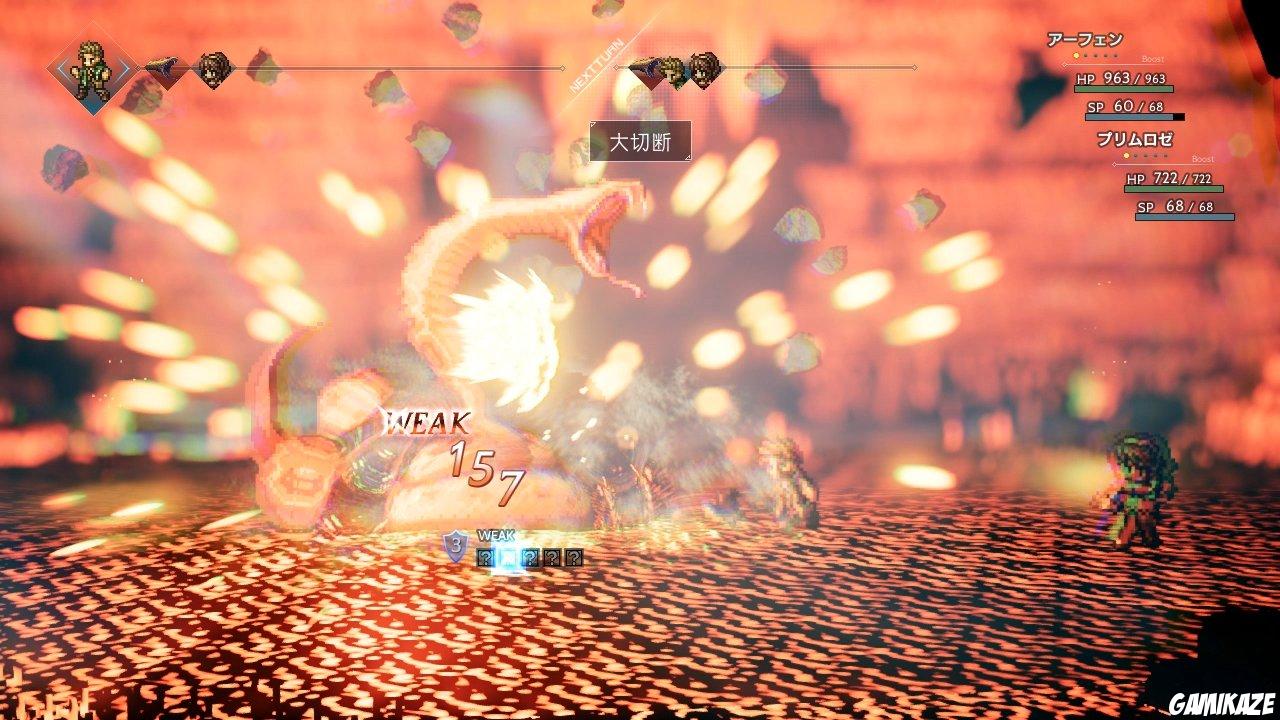Viewport: 1280px width, 720px height.
Task: Click the yellow lit Boost dot for Alfyn
Action: (1076, 56)
